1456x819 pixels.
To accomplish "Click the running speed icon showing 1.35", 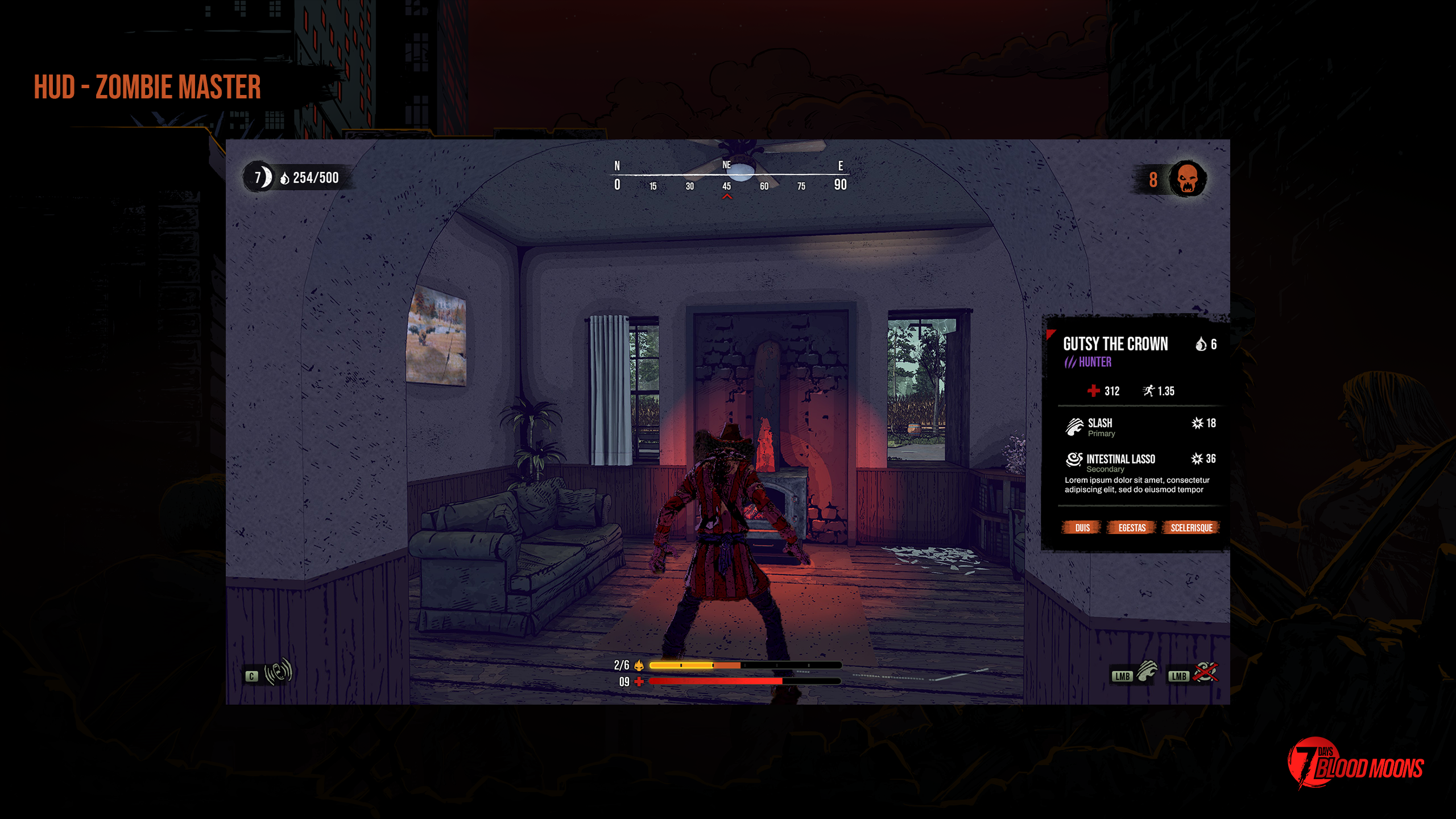I will click(x=1149, y=391).
